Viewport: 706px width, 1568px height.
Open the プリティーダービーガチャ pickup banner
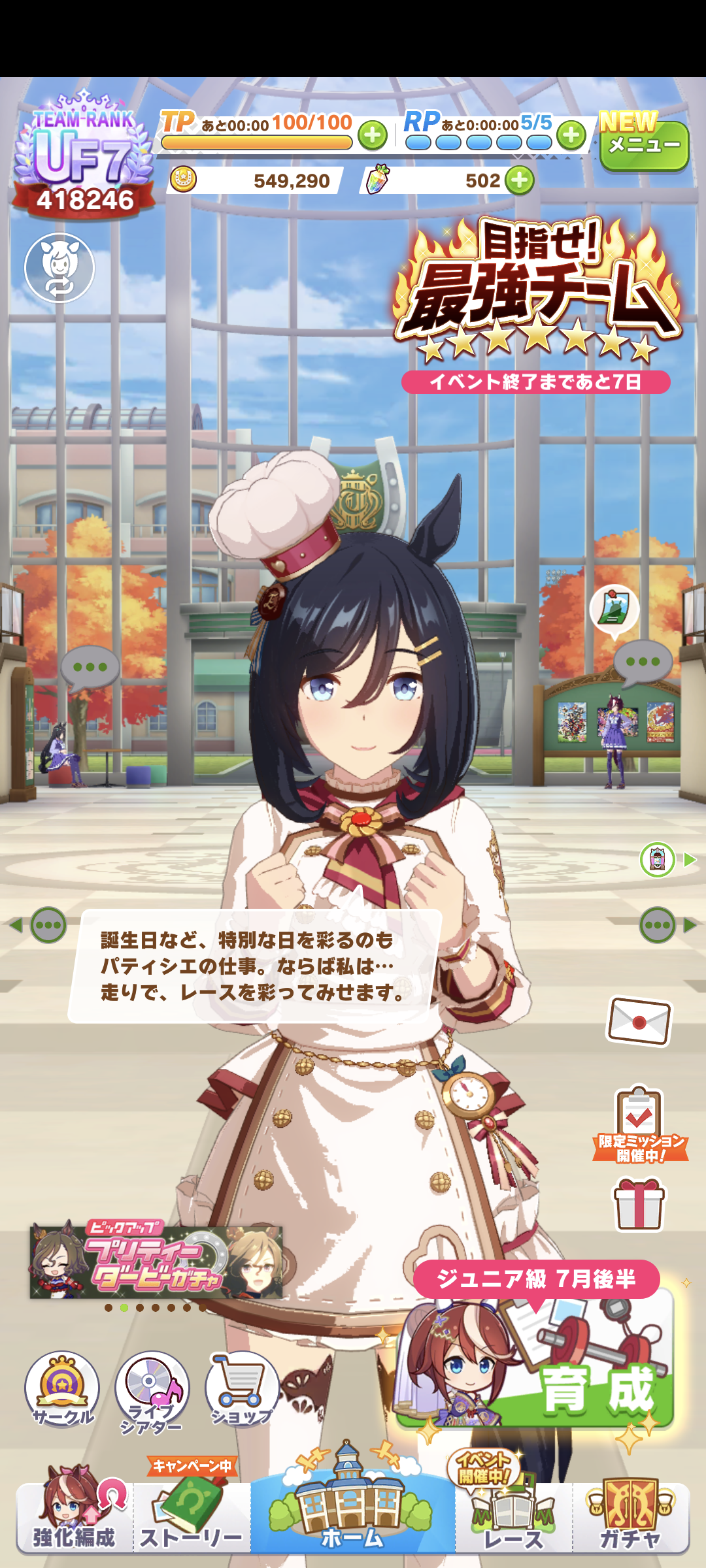[157, 1262]
